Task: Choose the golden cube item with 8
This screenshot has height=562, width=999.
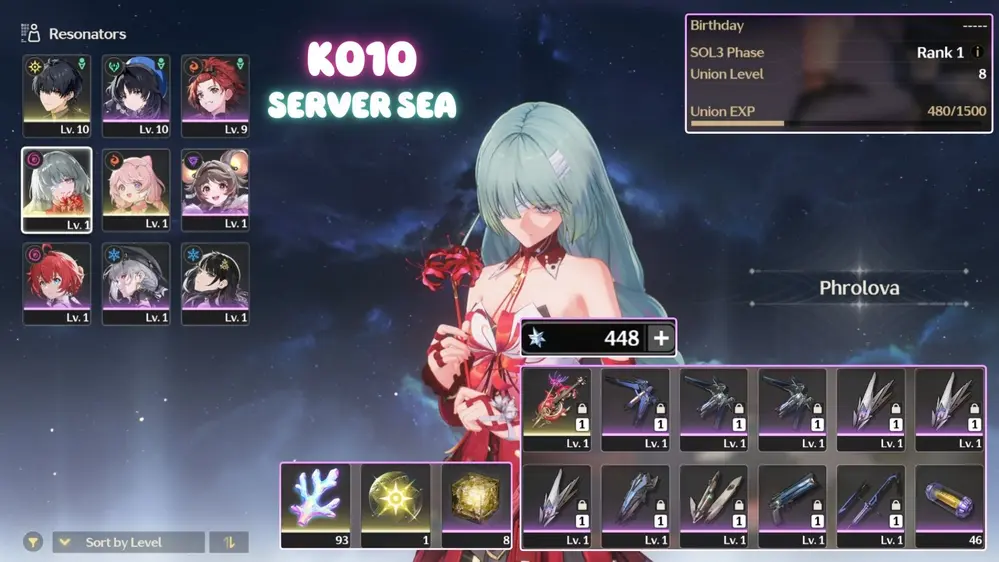Action: tap(476, 505)
